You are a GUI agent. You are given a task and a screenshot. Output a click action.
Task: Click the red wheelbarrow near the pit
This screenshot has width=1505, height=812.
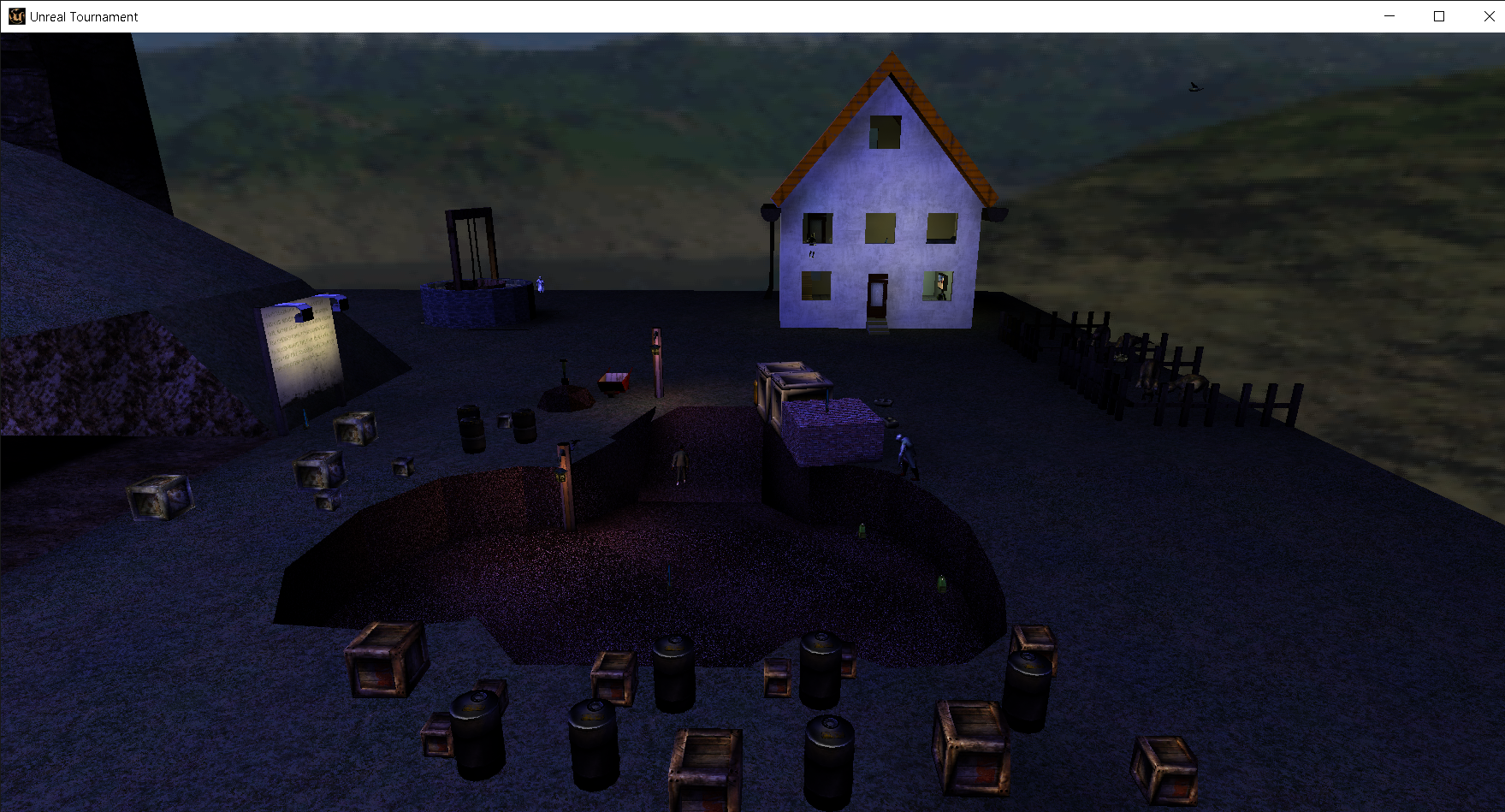613,382
